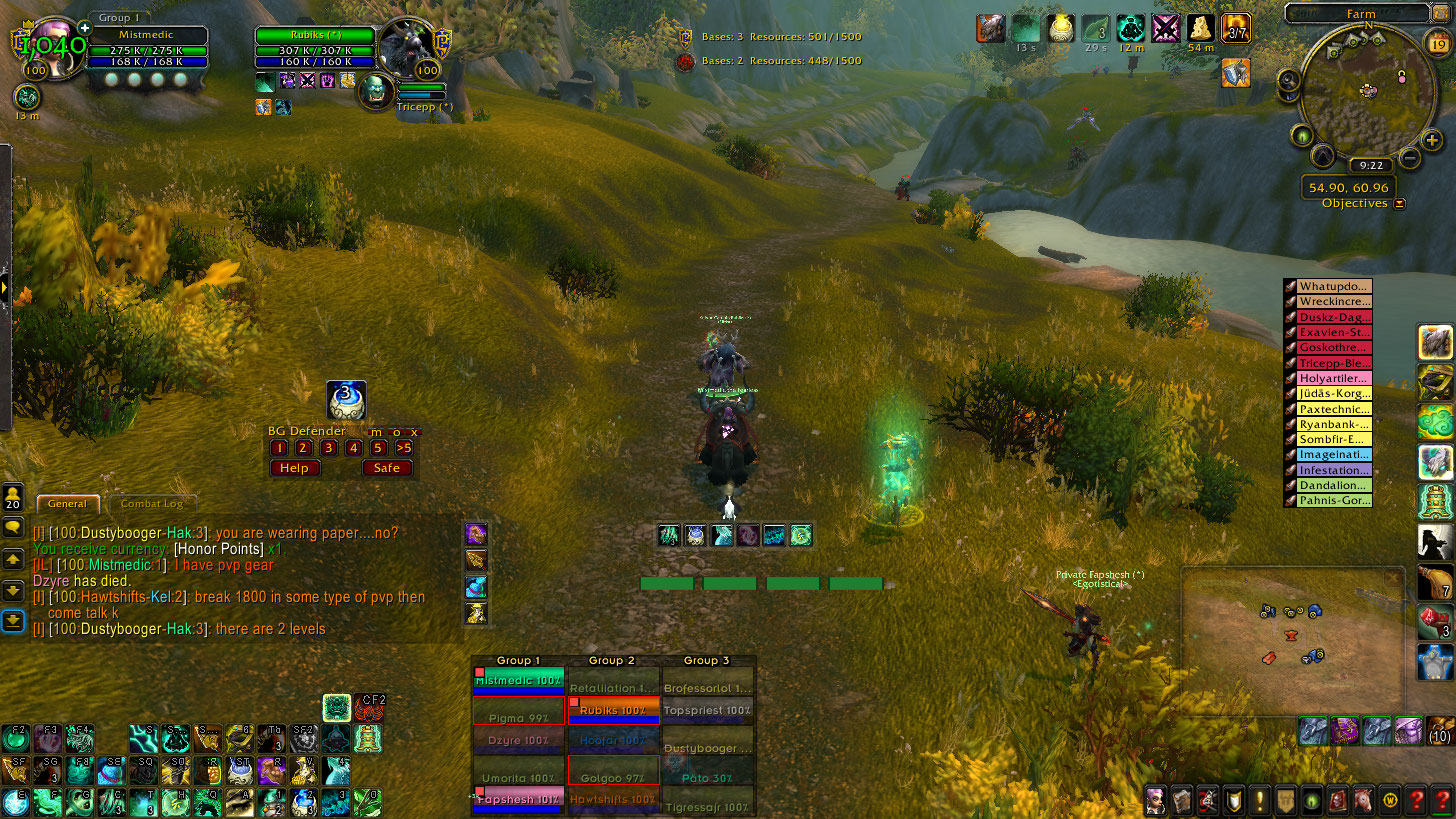The width and height of the screenshot is (1456, 819).
Task: Open the social button showing 20
Action: point(13,497)
